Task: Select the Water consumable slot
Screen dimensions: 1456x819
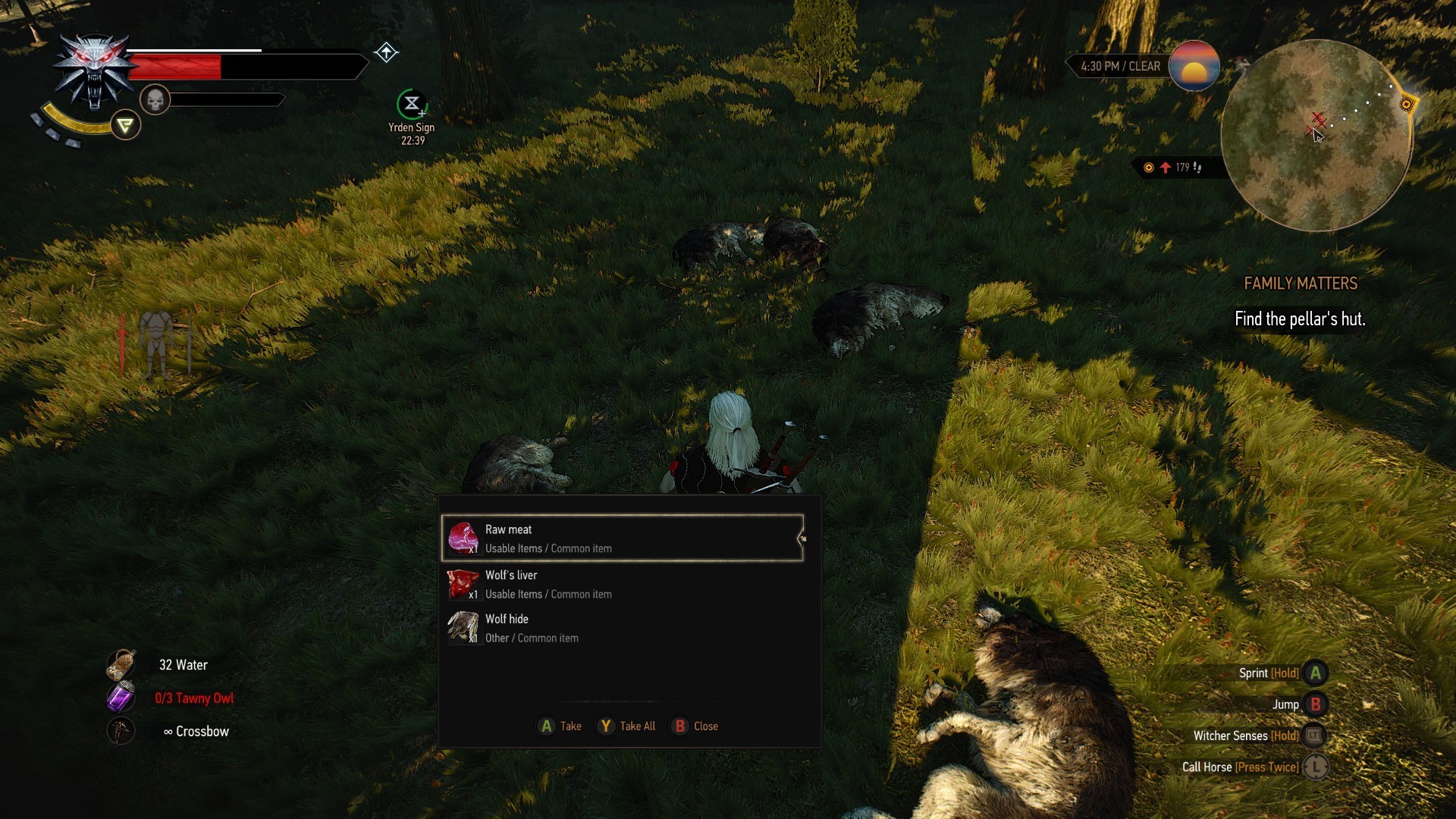Action: (x=121, y=665)
